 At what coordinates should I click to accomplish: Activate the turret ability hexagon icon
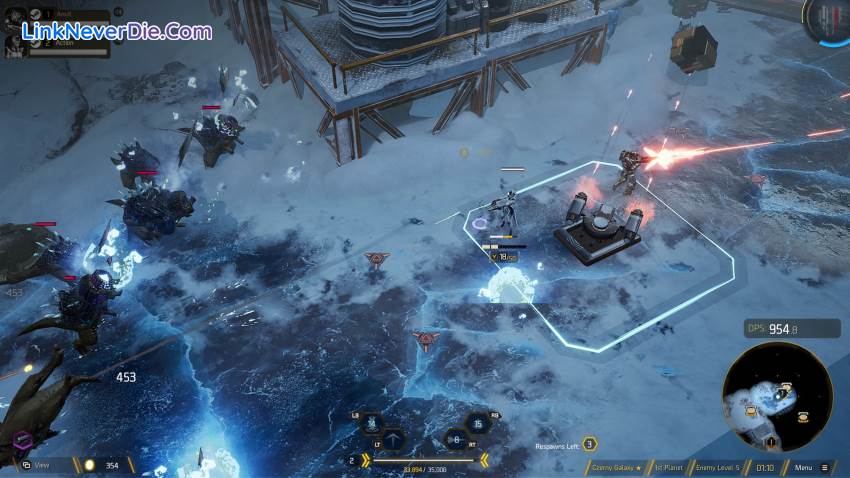[x=370, y=425]
